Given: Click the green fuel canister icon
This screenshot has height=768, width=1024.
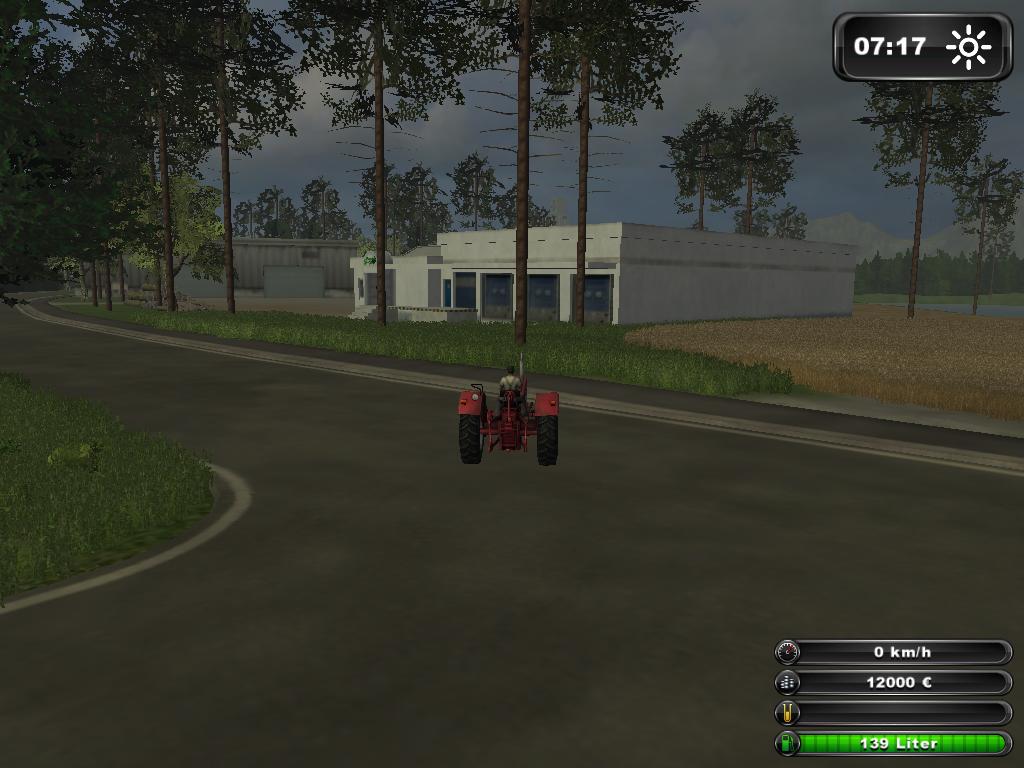Looking at the screenshot, I should click(787, 743).
